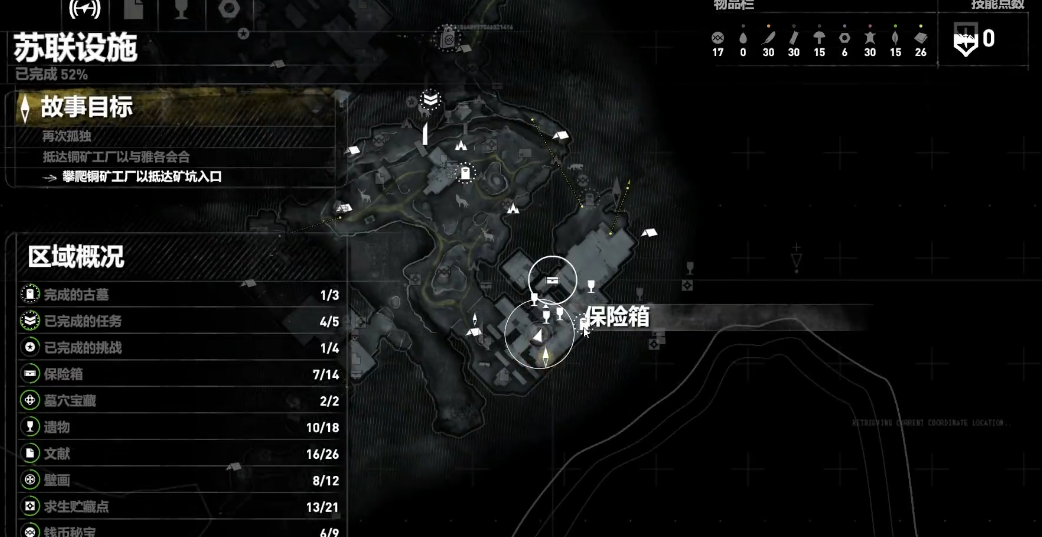Select the mission chevron marker on the map
1042x537 pixels.
tap(430, 100)
